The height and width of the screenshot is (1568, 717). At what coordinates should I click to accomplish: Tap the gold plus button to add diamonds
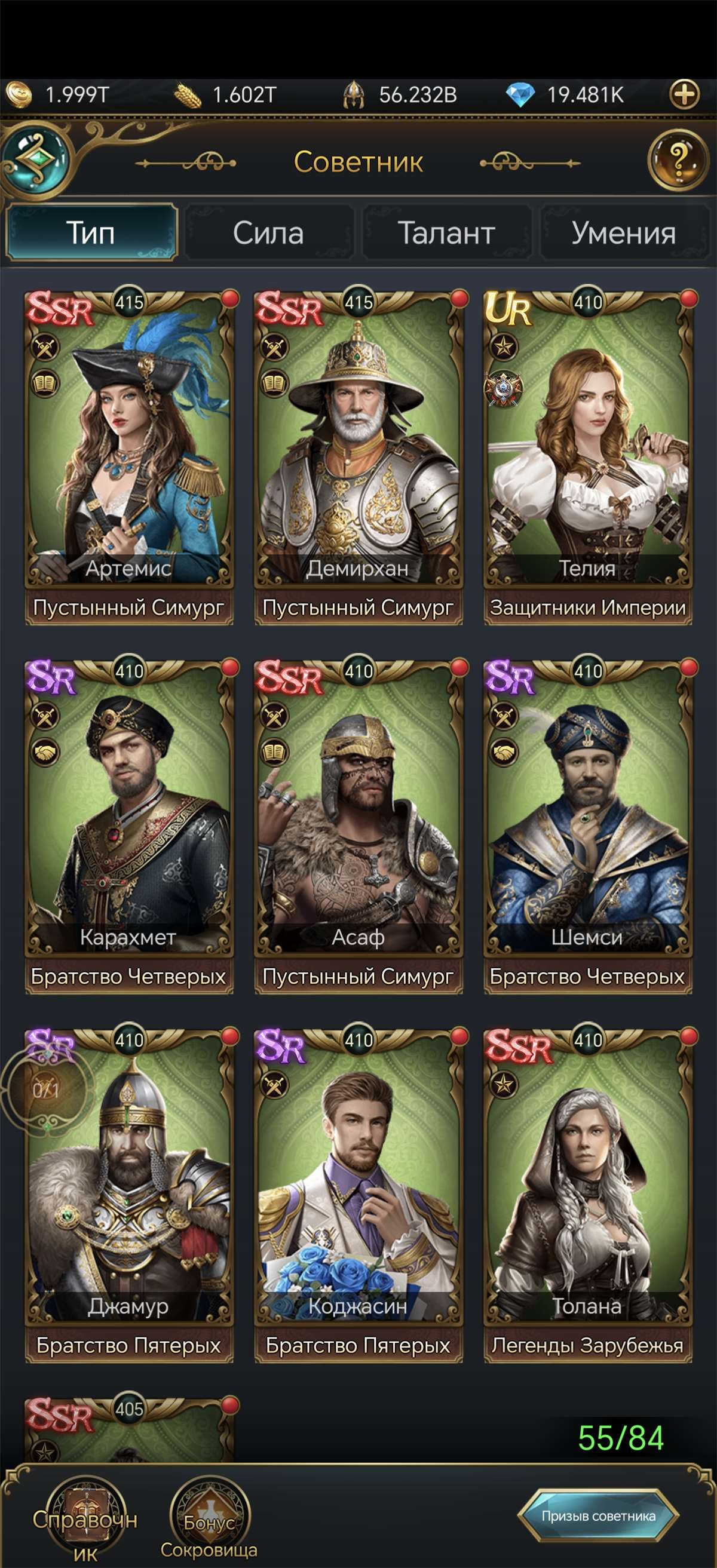point(684,95)
